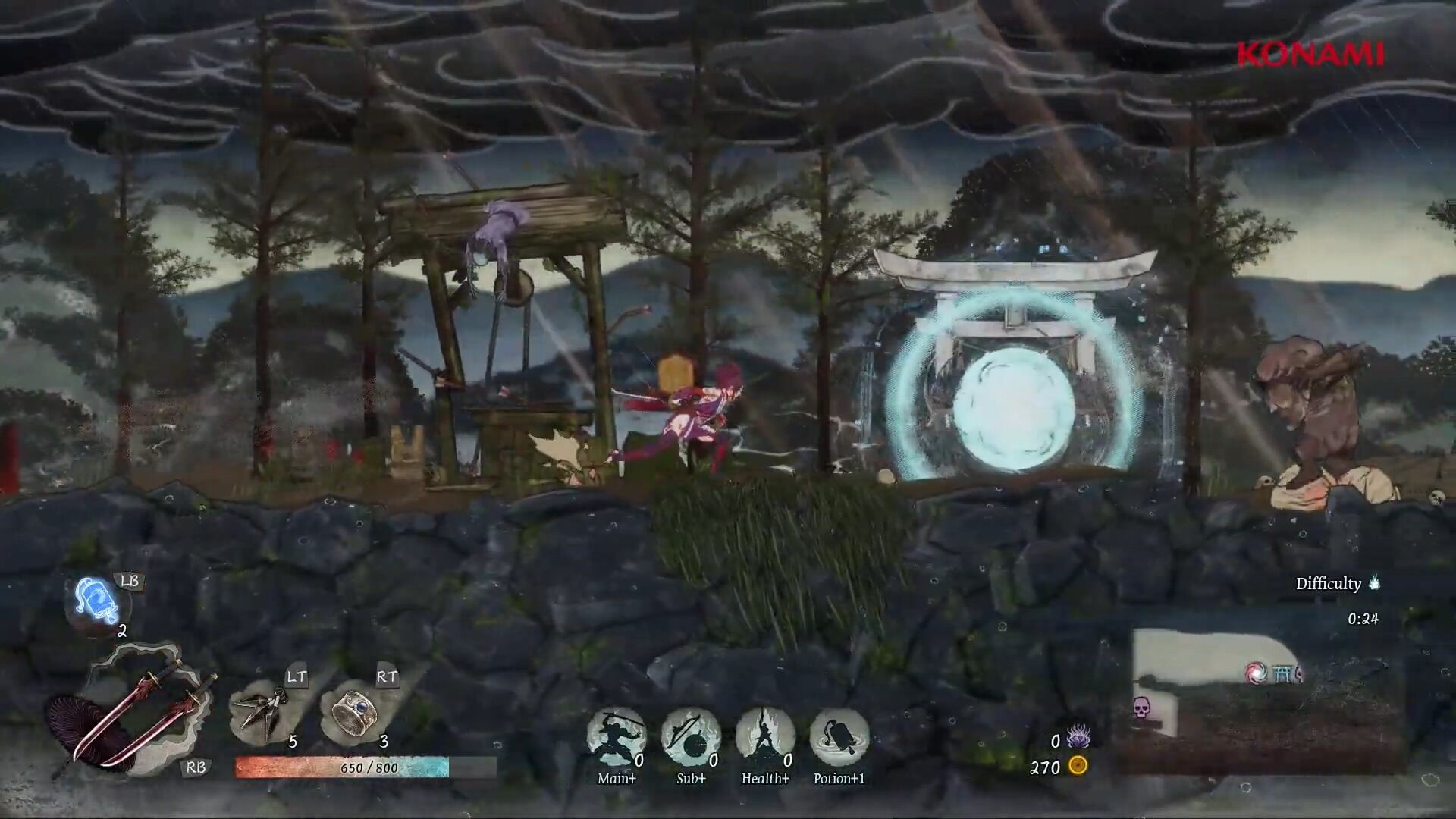Select the Health+ upgrade icon
1456x819 pixels.
(764, 737)
